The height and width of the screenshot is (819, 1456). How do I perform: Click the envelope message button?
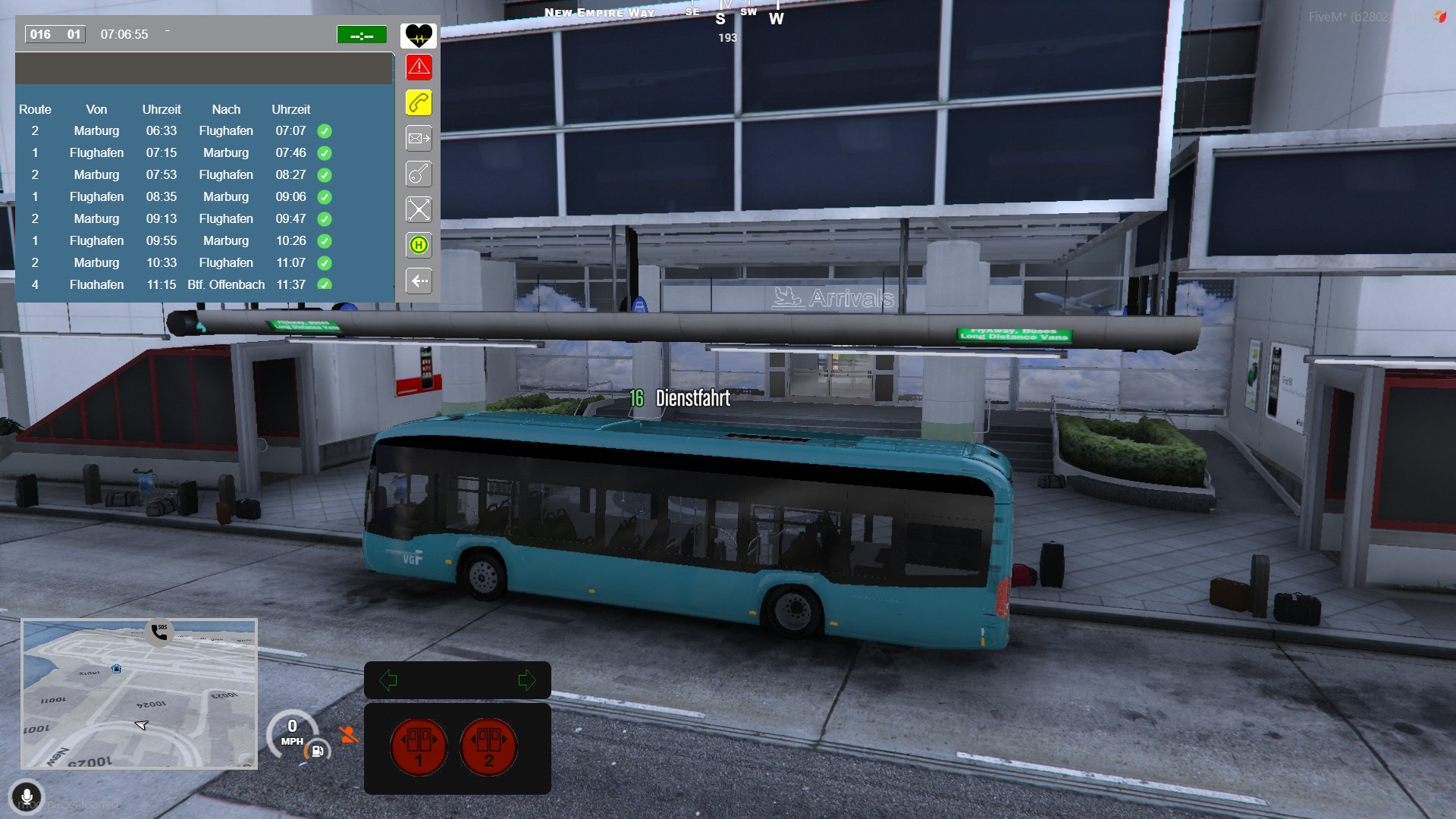pyautogui.click(x=419, y=139)
